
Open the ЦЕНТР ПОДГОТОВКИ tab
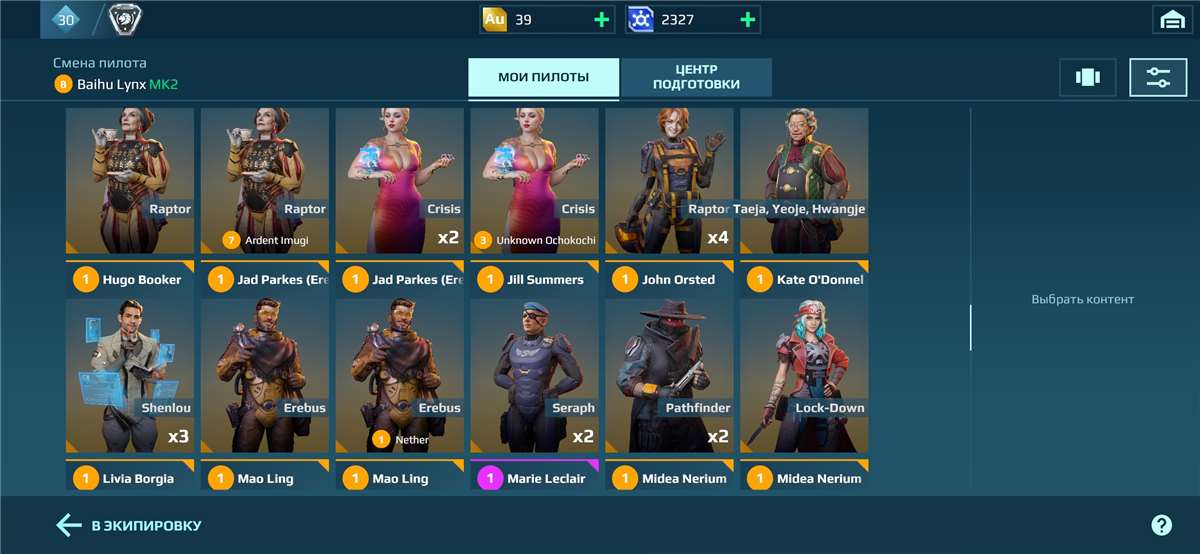[696, 77]
